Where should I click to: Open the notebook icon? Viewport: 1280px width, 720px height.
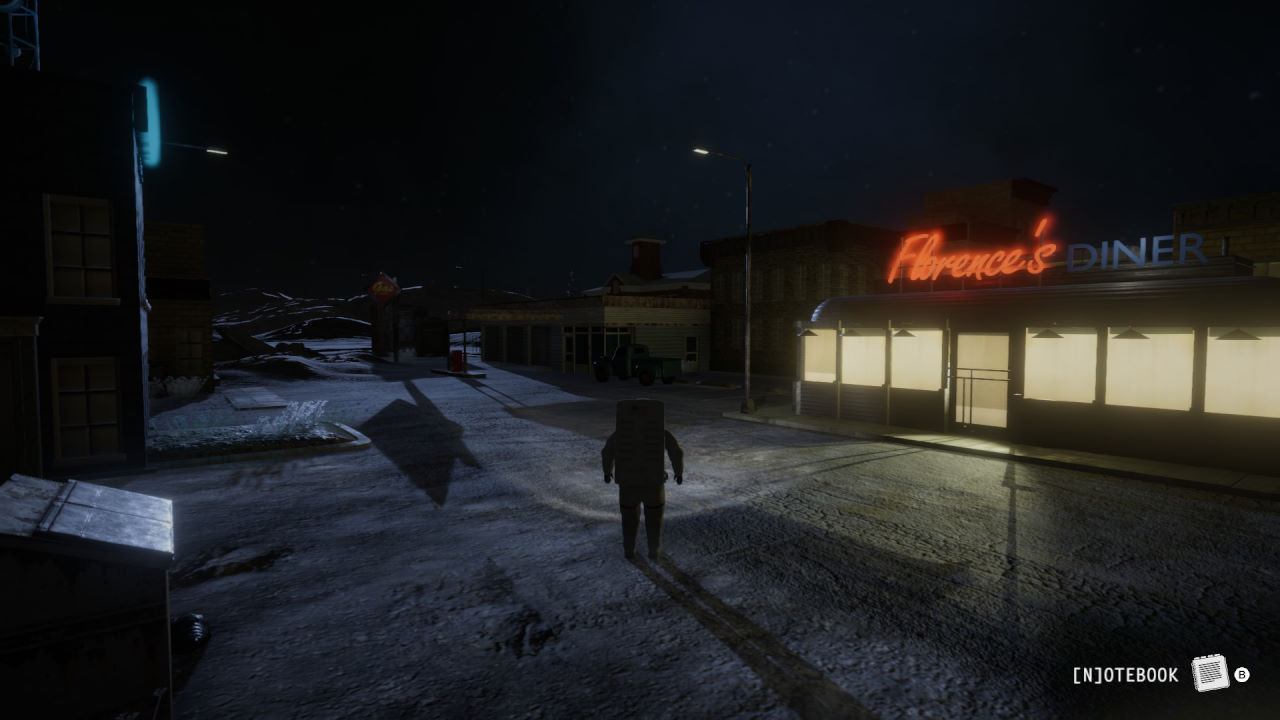[1209, 673]
